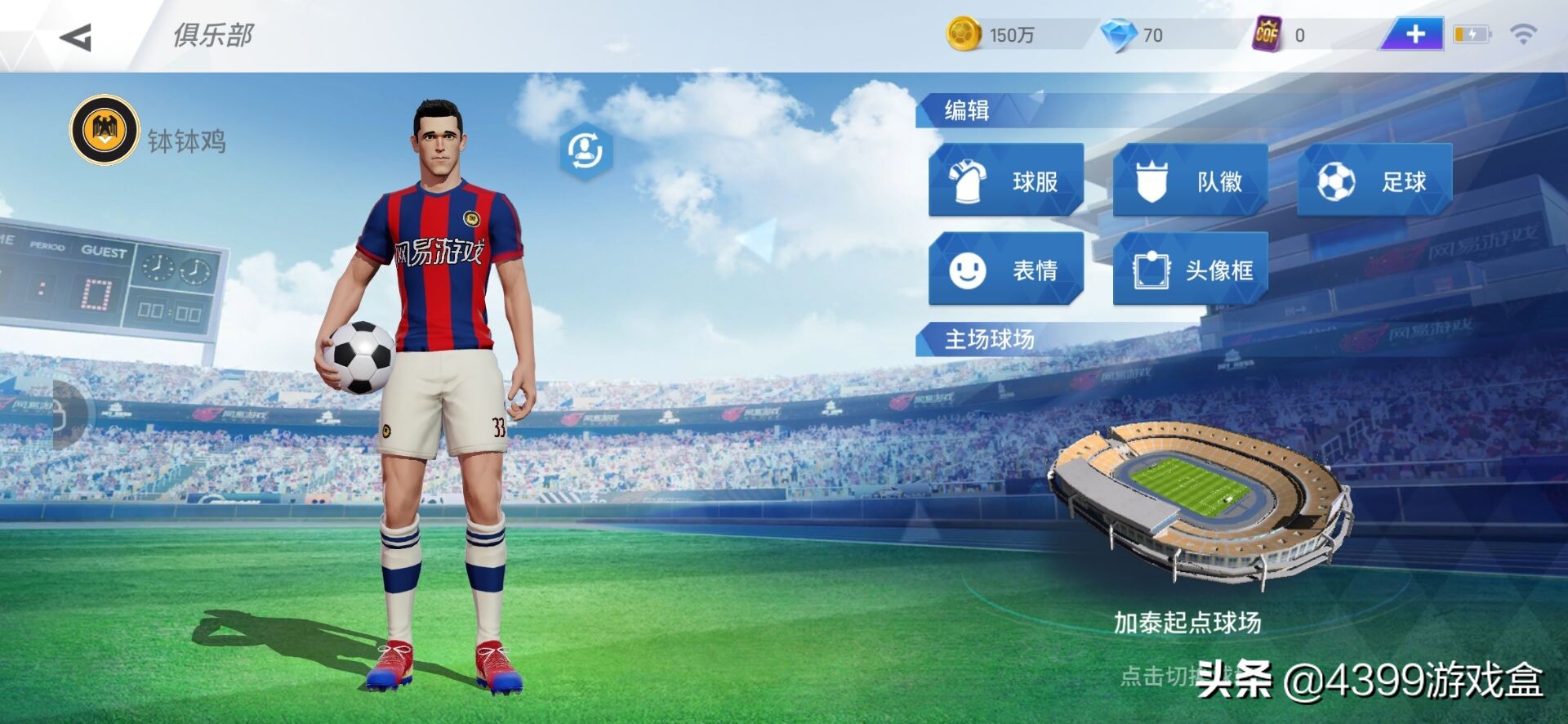
Task: Tap the gold coin currency icon
Action: pyautogui.click(x=964, y=34)
